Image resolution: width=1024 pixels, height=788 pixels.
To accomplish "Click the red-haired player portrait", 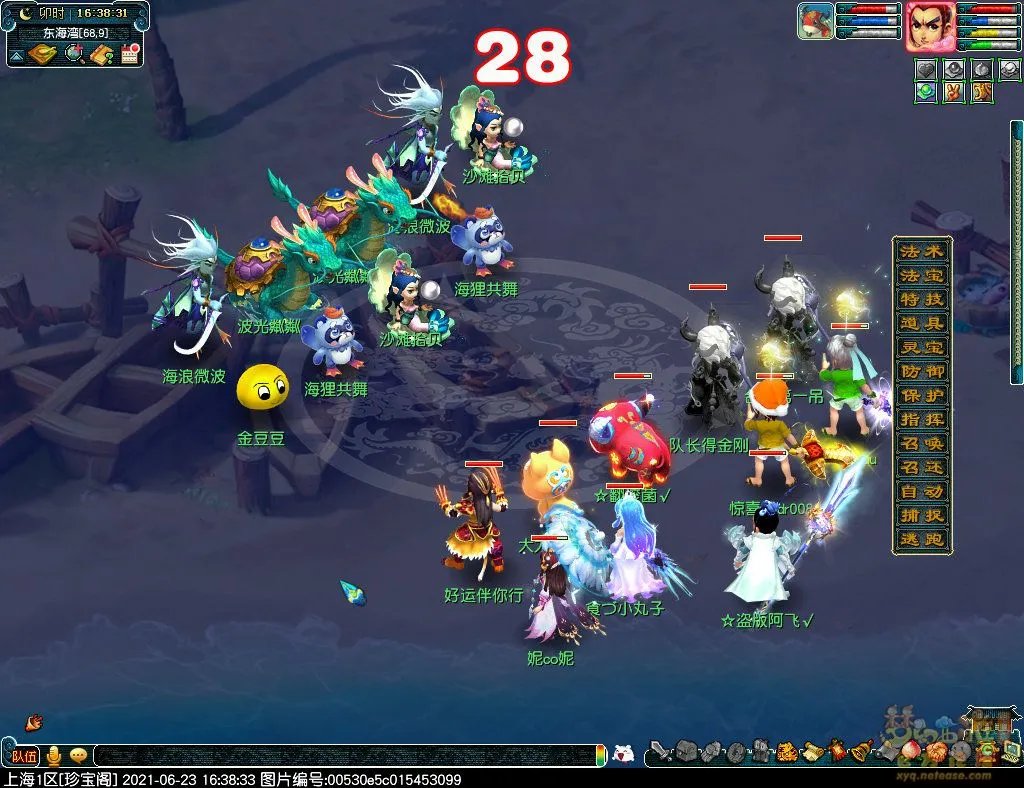I will pos(929,26).
